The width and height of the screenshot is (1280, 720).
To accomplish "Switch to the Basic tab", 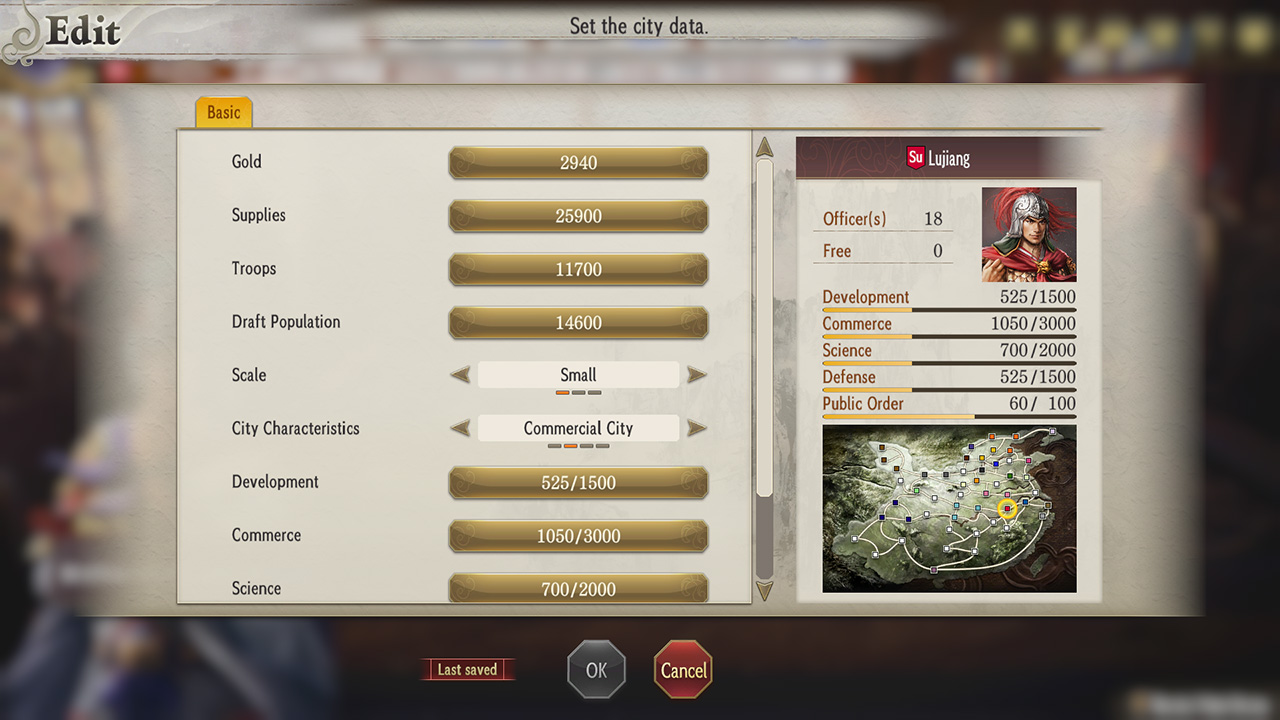I will point(222,112).
